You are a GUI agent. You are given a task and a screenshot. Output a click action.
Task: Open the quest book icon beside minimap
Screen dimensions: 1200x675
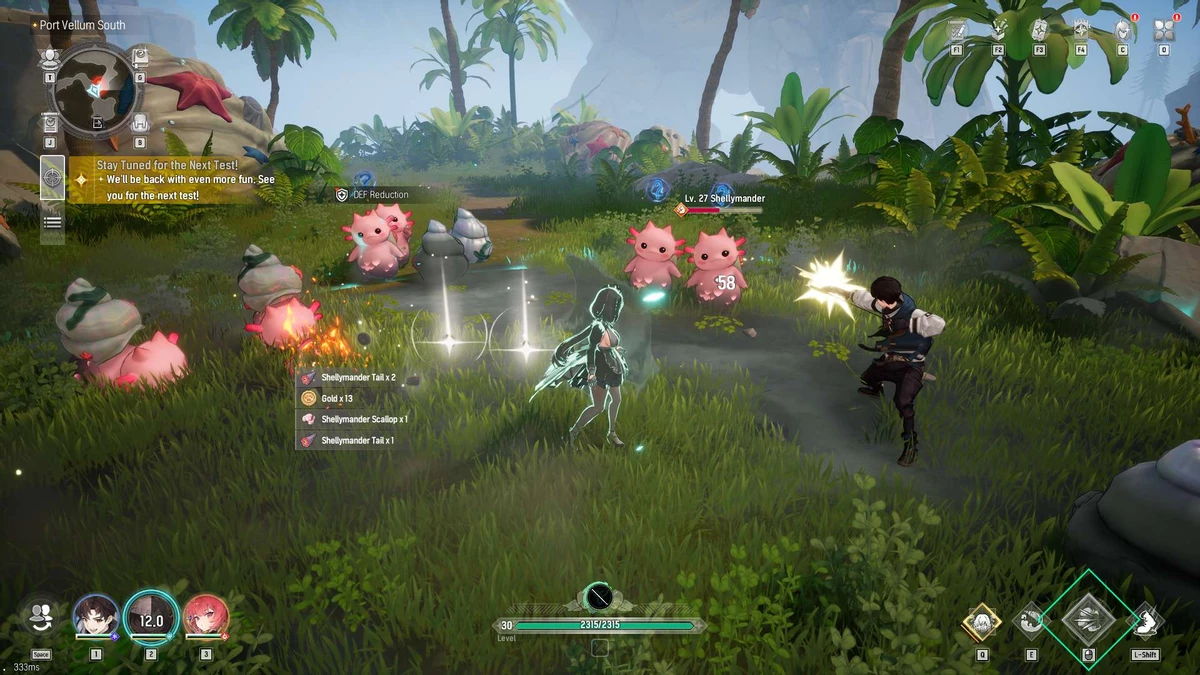[x=140, y=57]
